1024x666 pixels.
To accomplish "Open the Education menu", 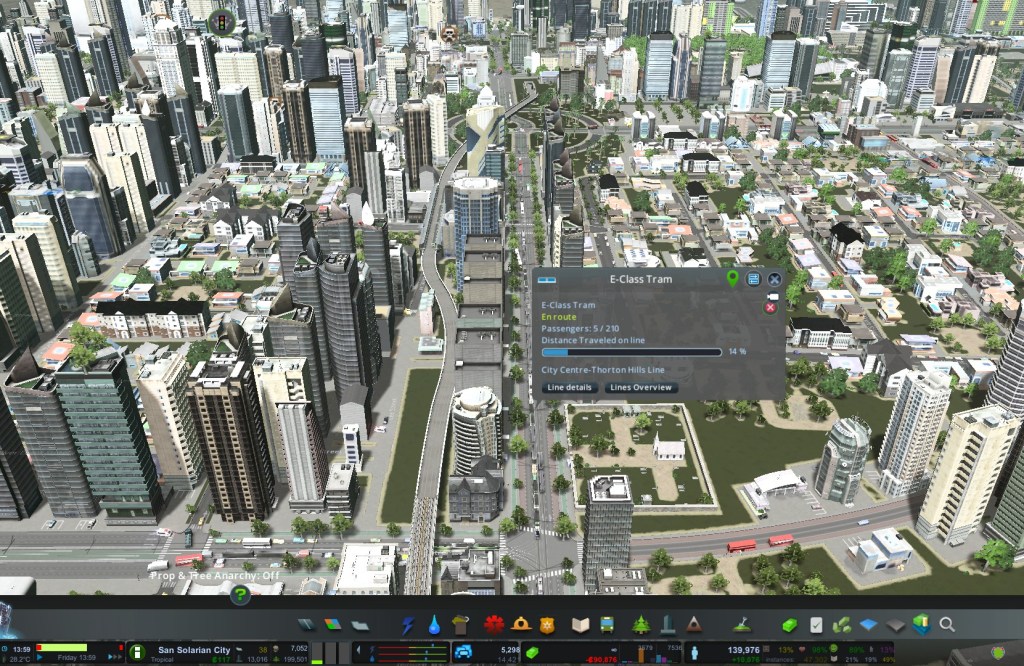I will [581, 625].
